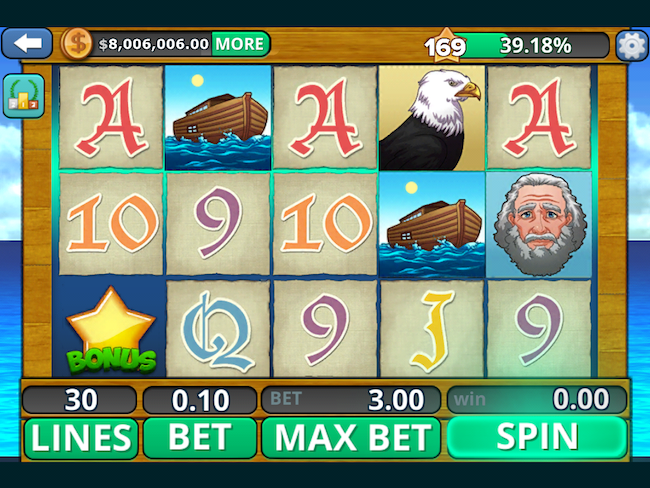
Task: Spin the slot reels
Action: point(537,437)
